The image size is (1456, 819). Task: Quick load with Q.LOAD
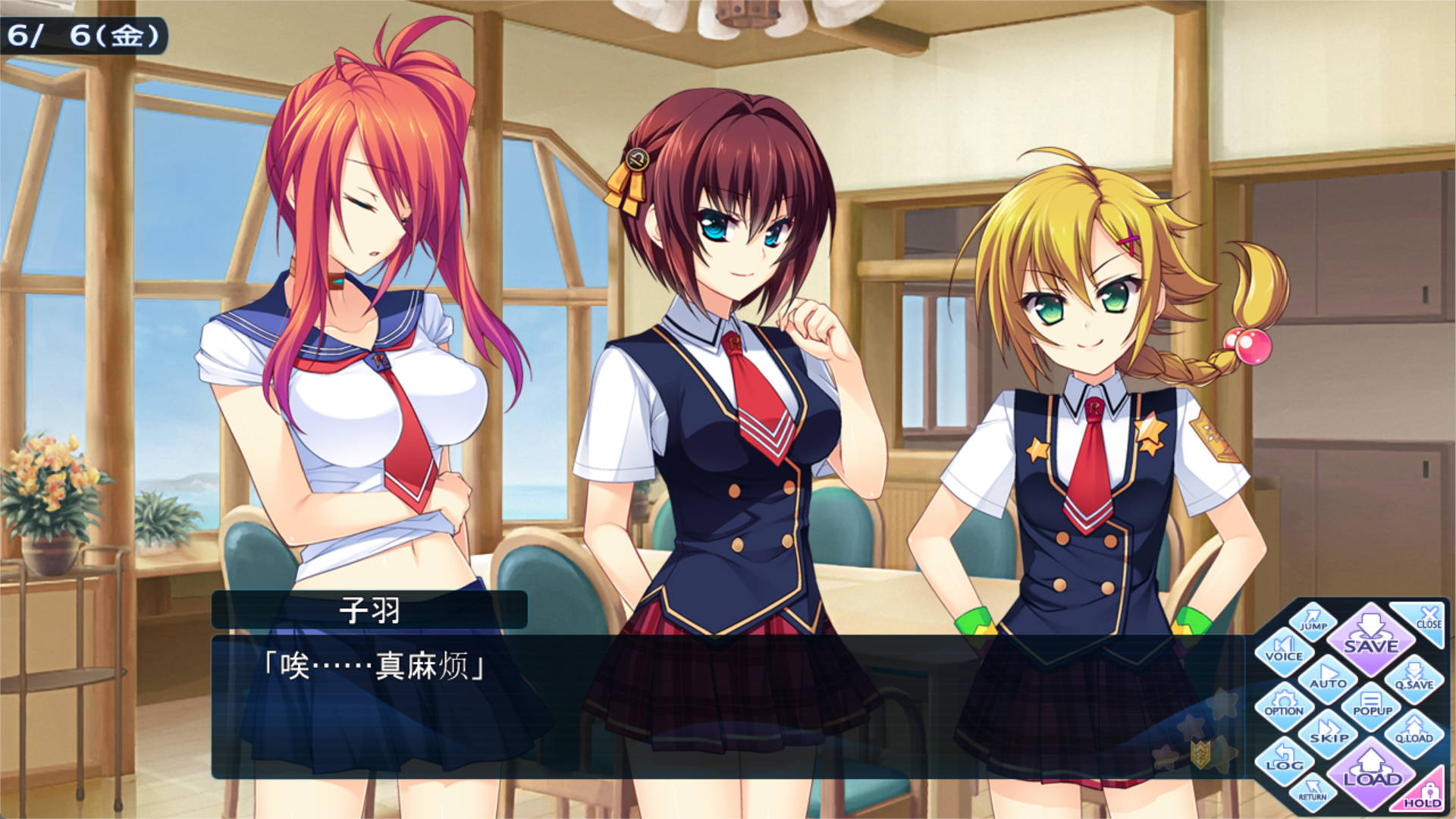[1414, 733]
